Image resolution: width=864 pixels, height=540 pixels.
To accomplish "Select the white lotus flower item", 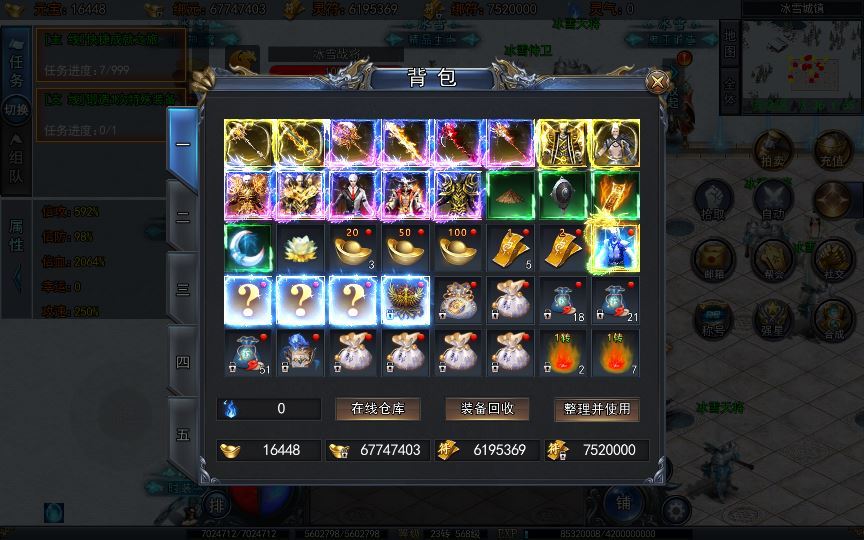I will [301, 248].
